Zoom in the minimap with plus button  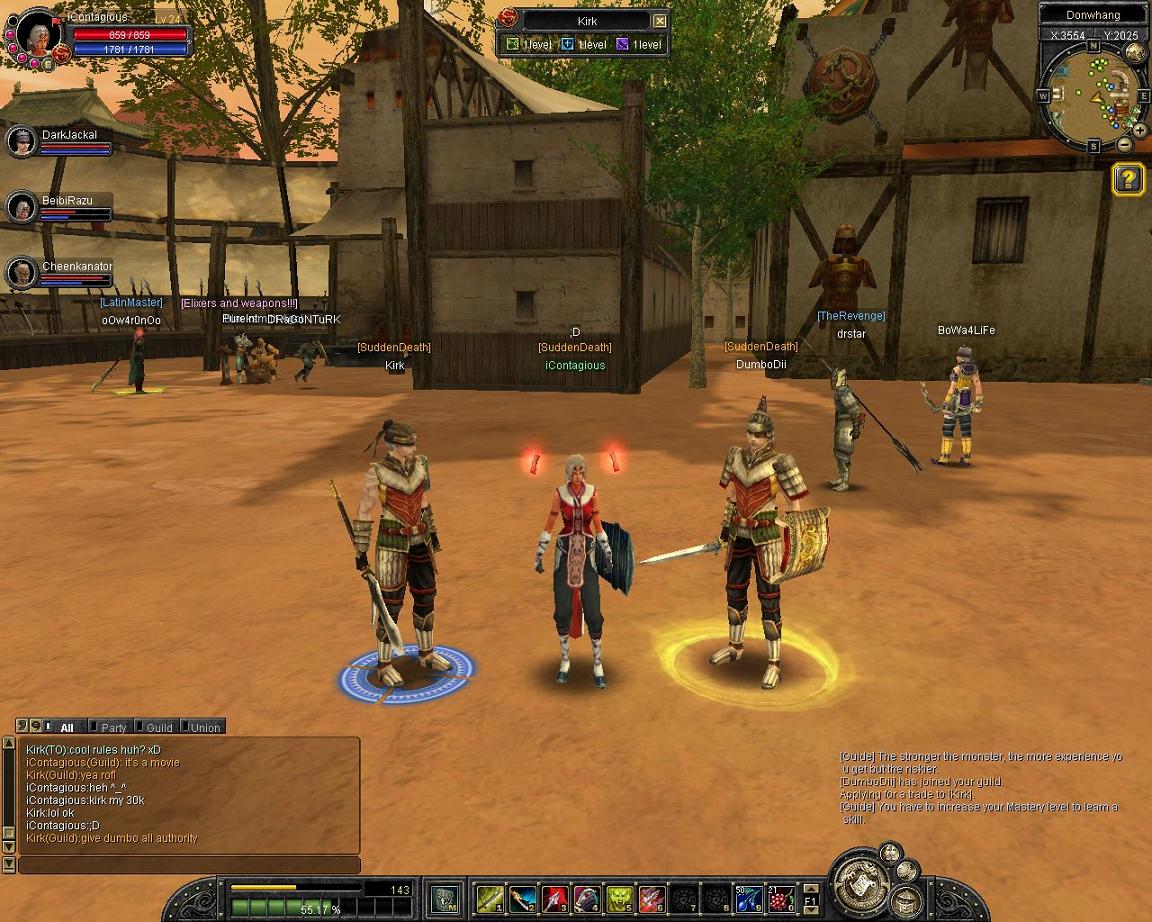[1139, 130]
